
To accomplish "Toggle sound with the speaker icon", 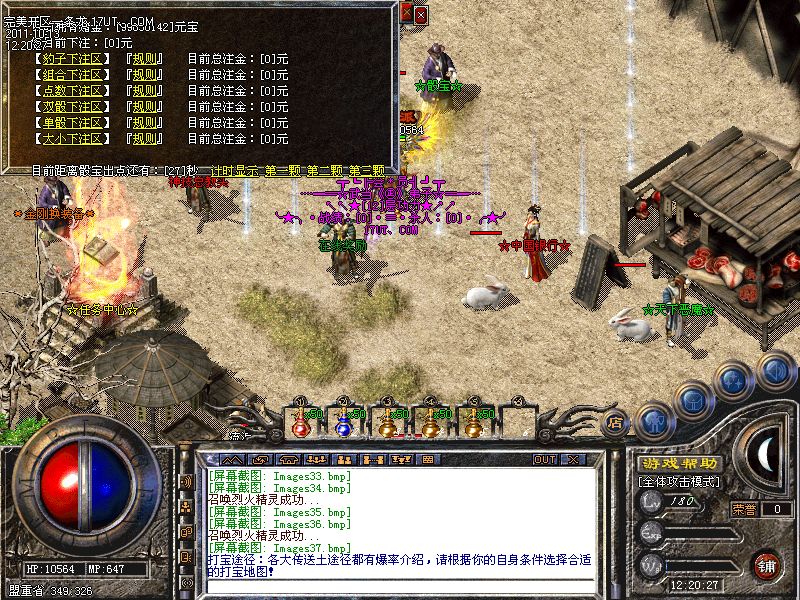I will coord(775,369).
